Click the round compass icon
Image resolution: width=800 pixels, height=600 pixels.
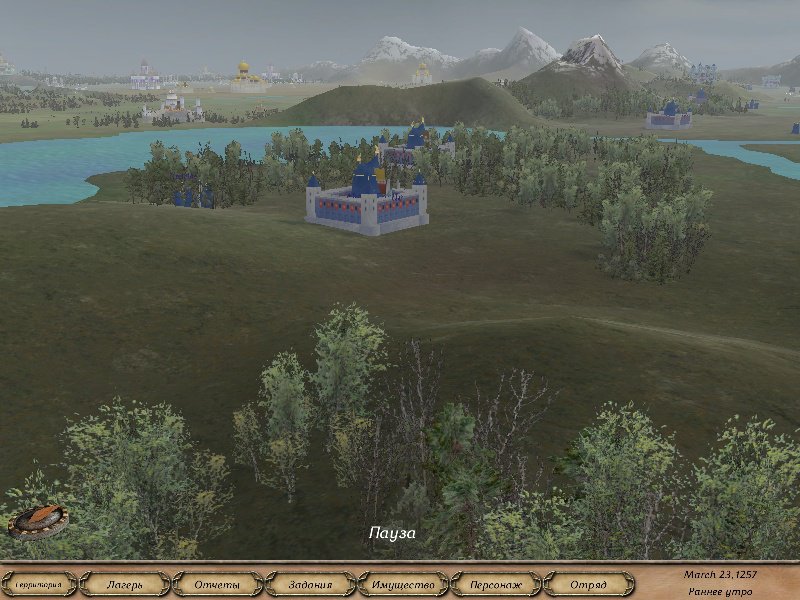[x=39, y=520]
